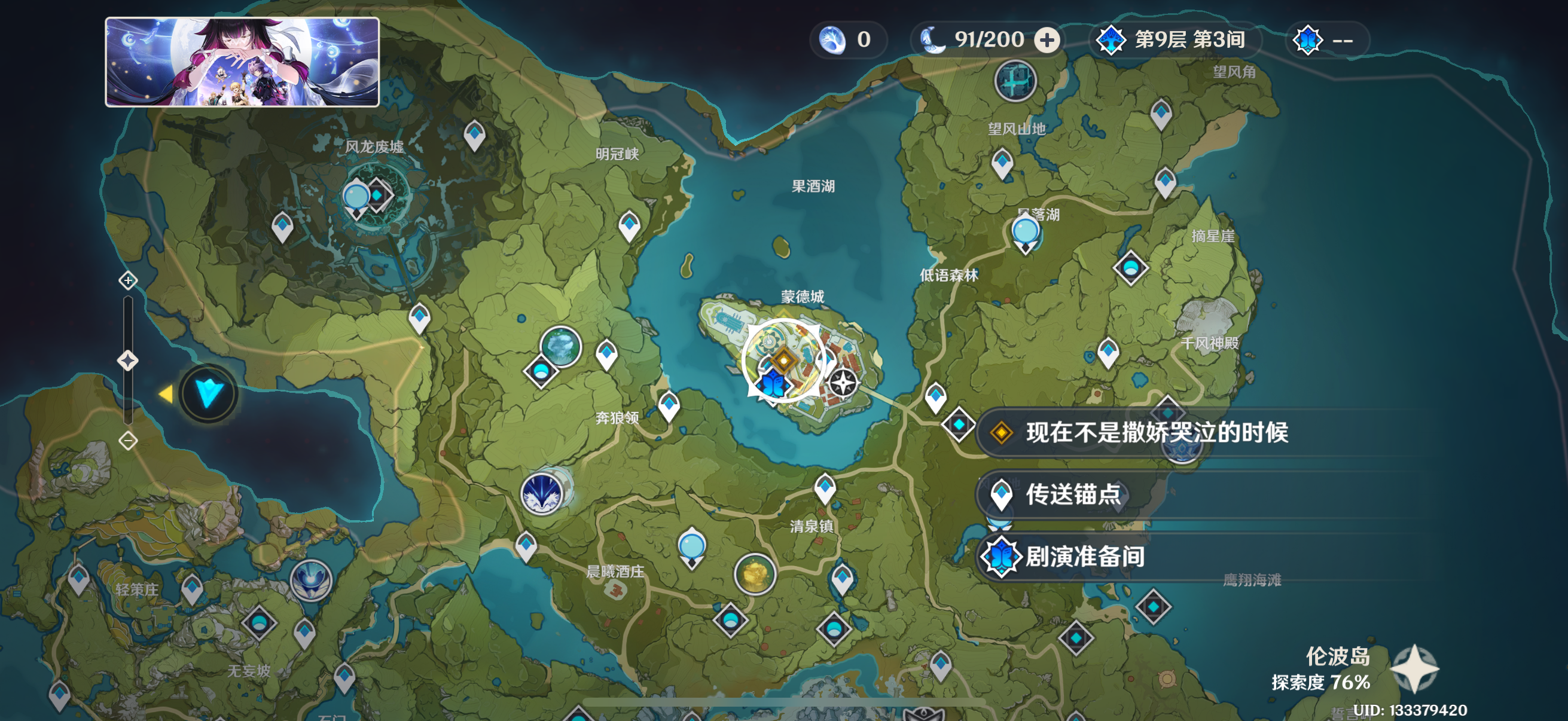1568x721 pixels.
Task: Open the layered map arrow button
Action: point(208,393)
